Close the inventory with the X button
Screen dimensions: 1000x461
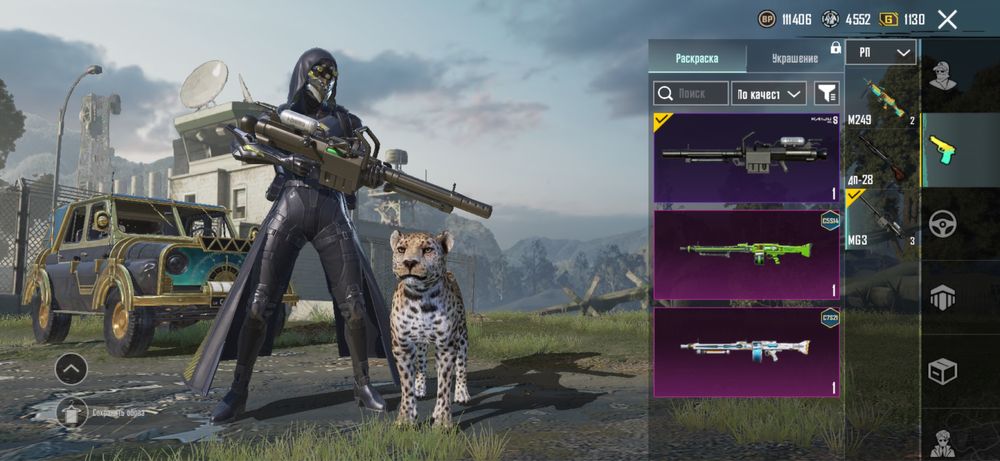(x=947, y=19)
